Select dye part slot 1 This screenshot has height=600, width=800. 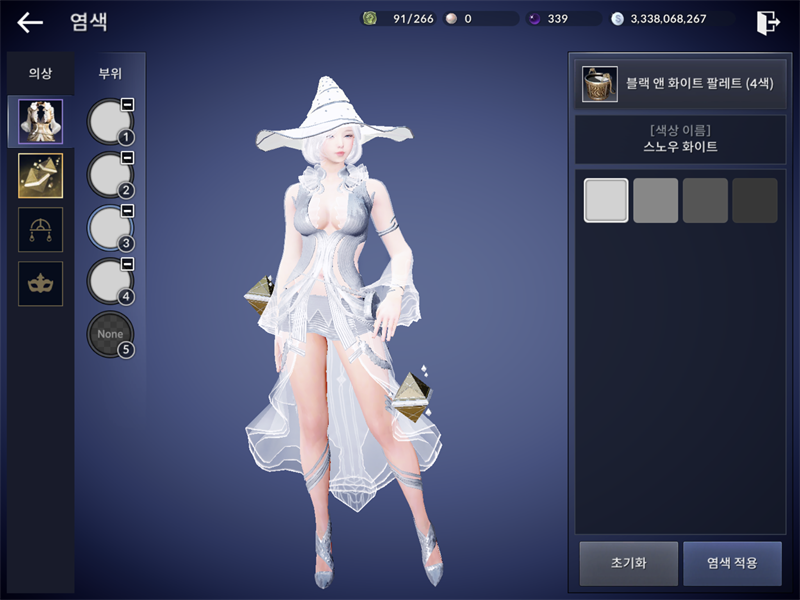[109, 122]
